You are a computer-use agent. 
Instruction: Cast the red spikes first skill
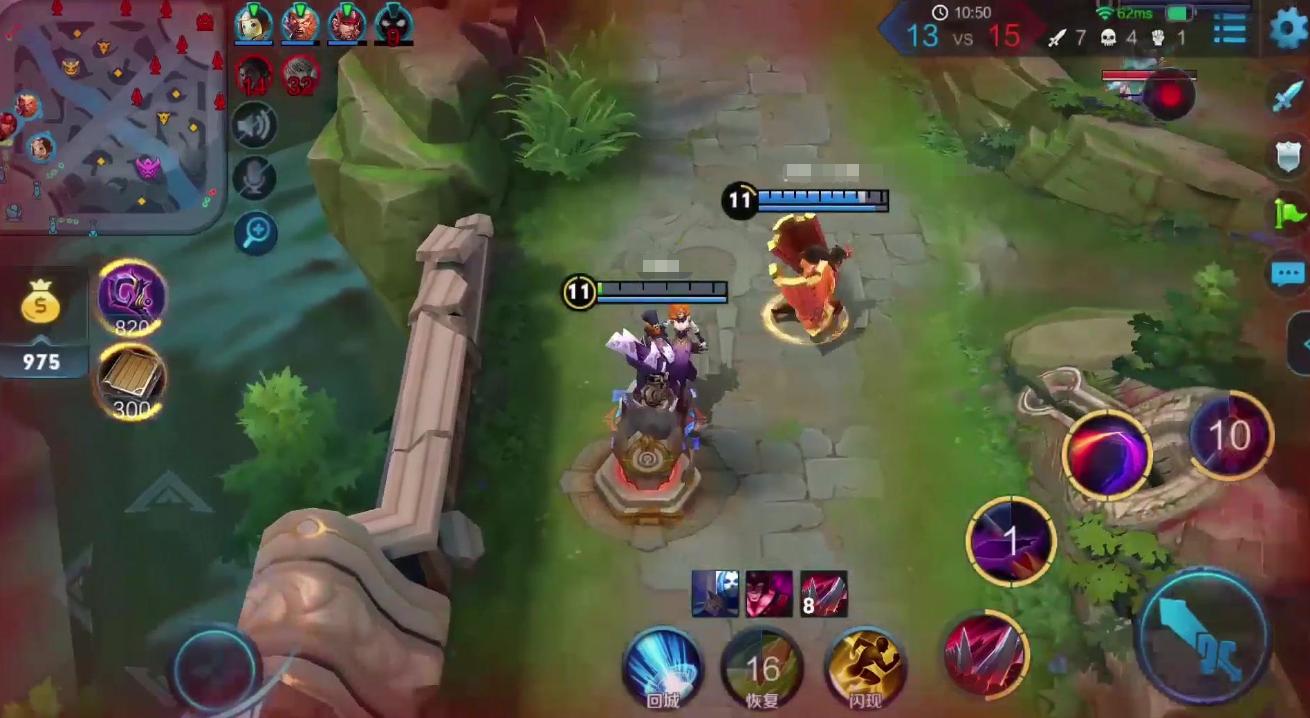[x=986, y=654]
